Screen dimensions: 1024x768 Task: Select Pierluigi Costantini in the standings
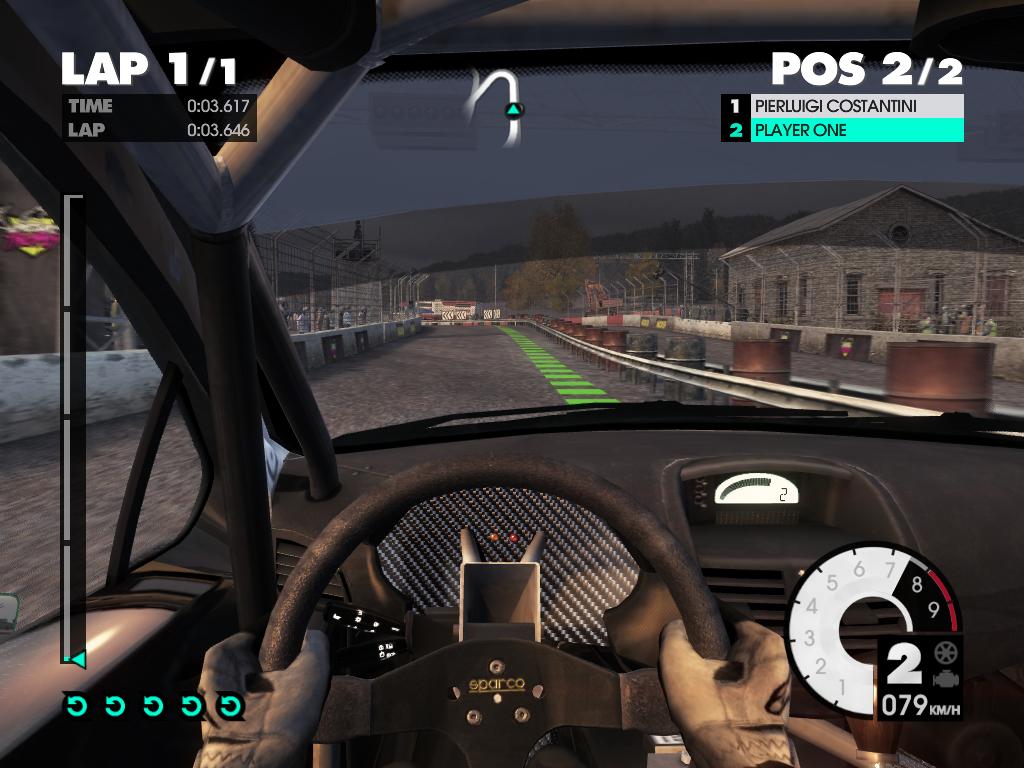click(x=842, y=106)
